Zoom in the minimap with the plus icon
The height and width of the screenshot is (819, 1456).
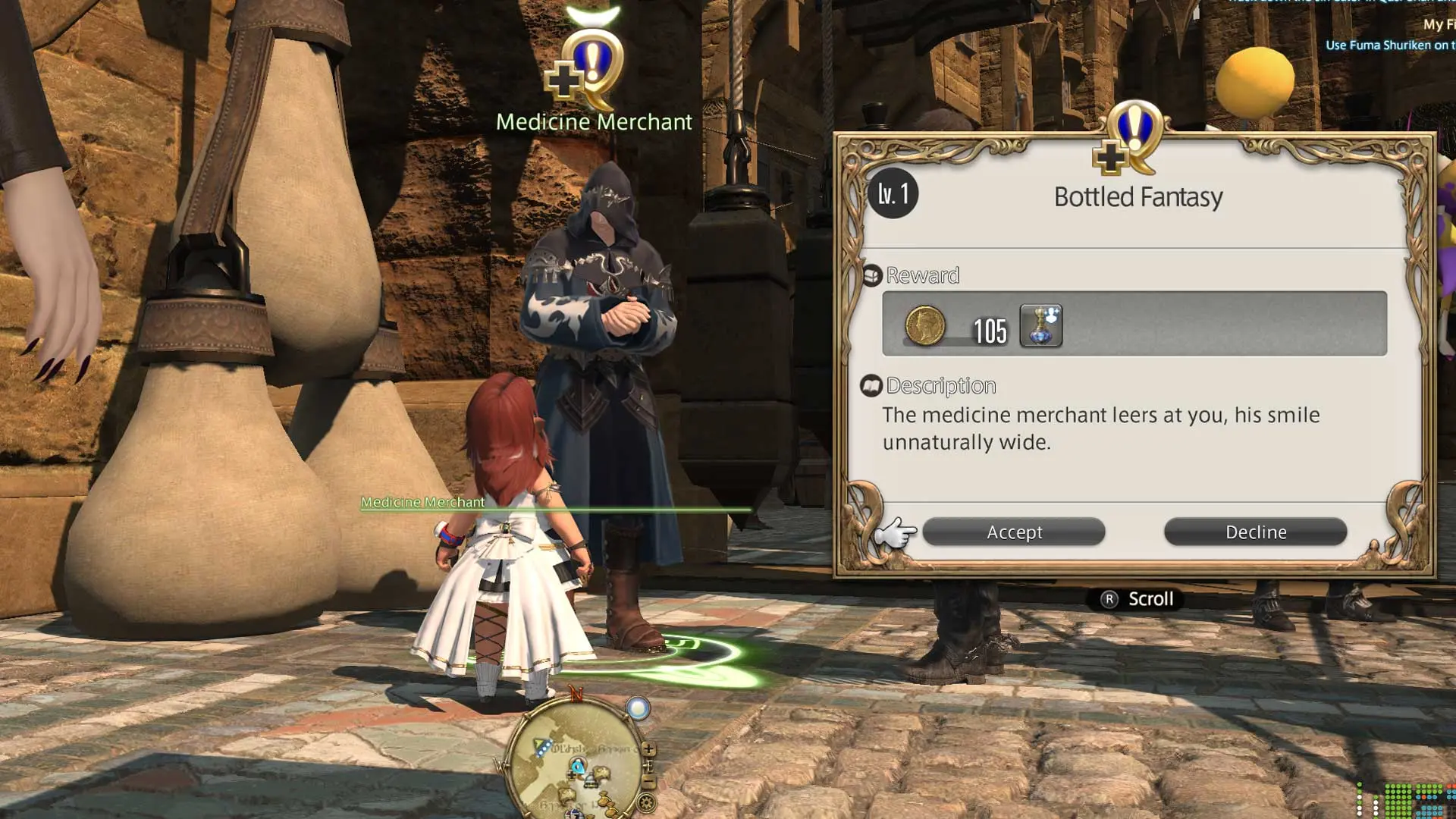(x=648, y=749)
